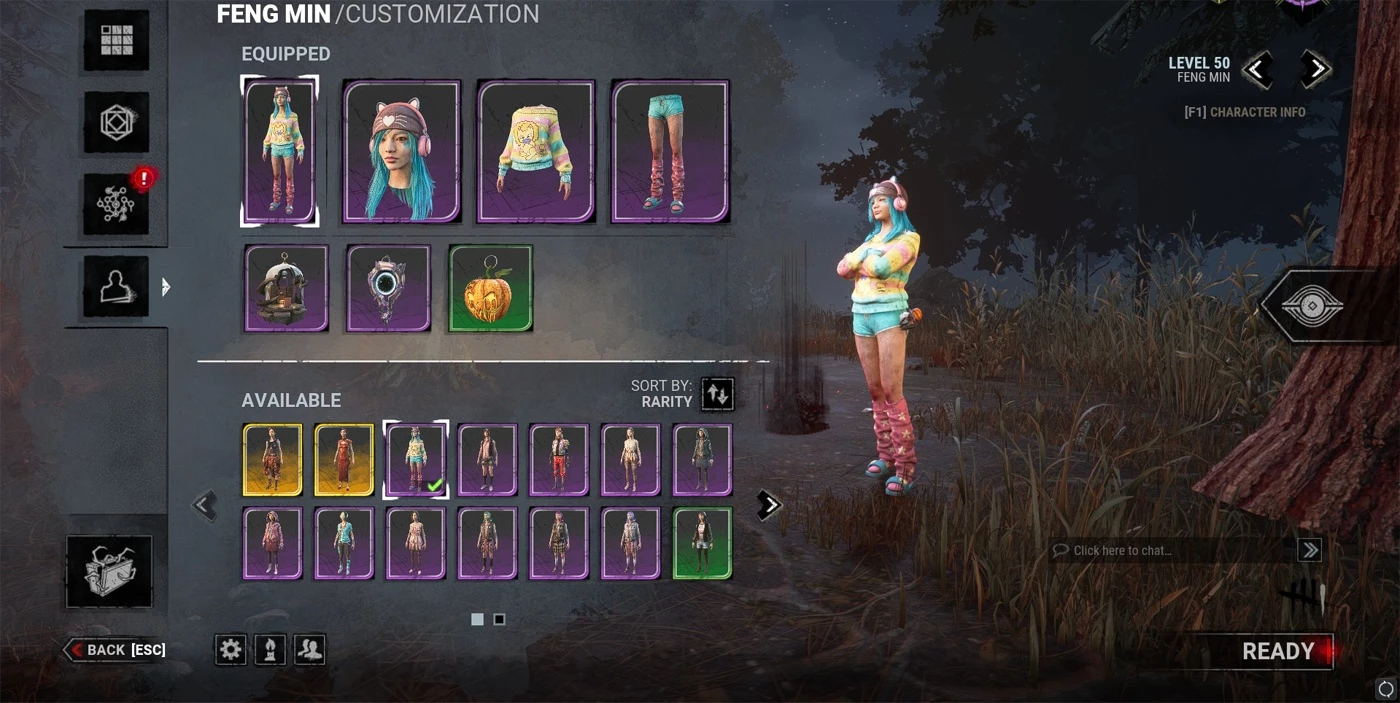Viewport: 1400px width, 703px height.
Task: Open the bloodweb tab with alert
Action: (x=116, y=203)
